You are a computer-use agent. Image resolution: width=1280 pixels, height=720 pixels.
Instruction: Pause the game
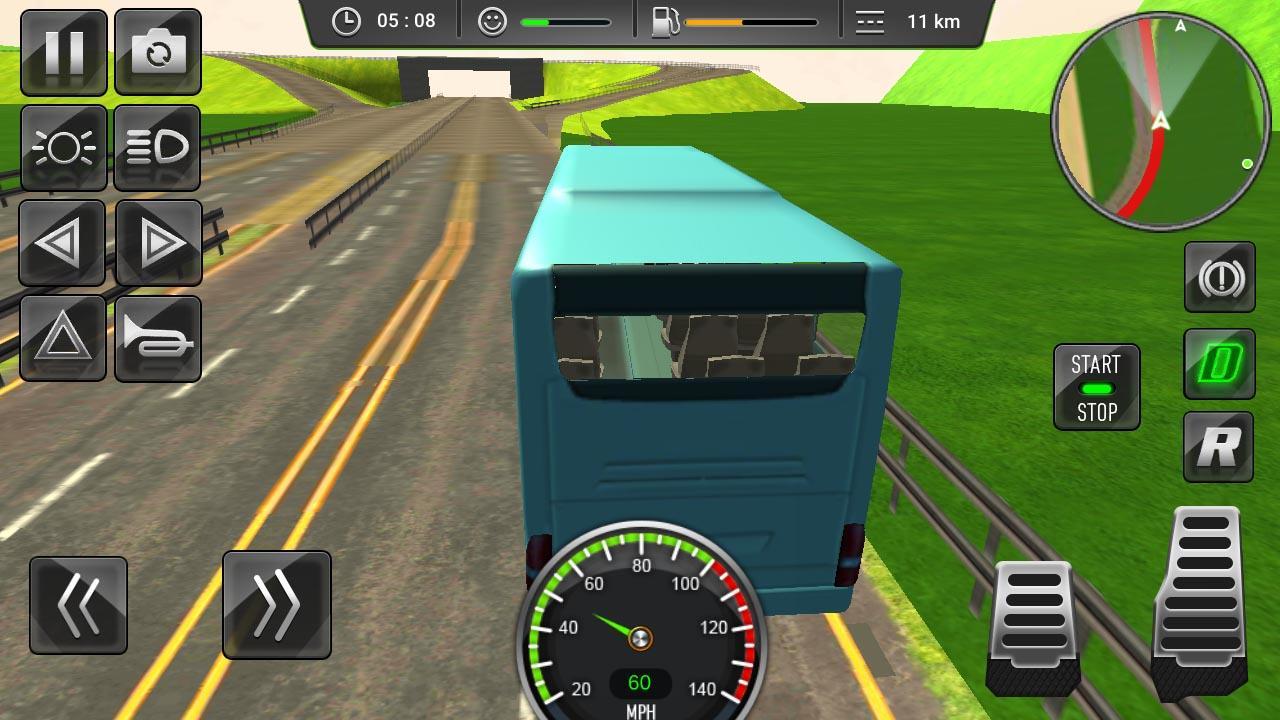(63, 52)
